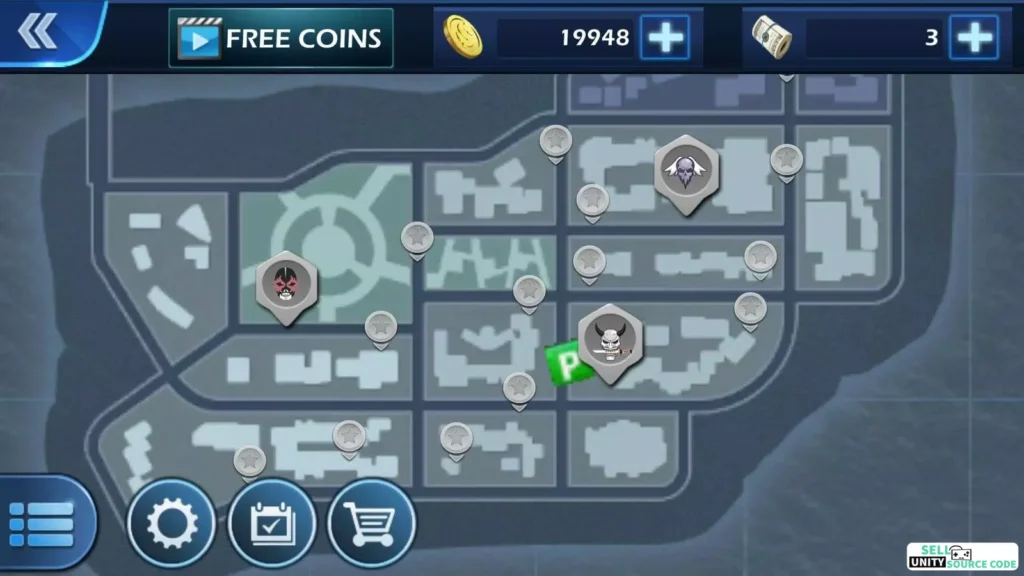Select the winged skull boss marker

point(686,172)
